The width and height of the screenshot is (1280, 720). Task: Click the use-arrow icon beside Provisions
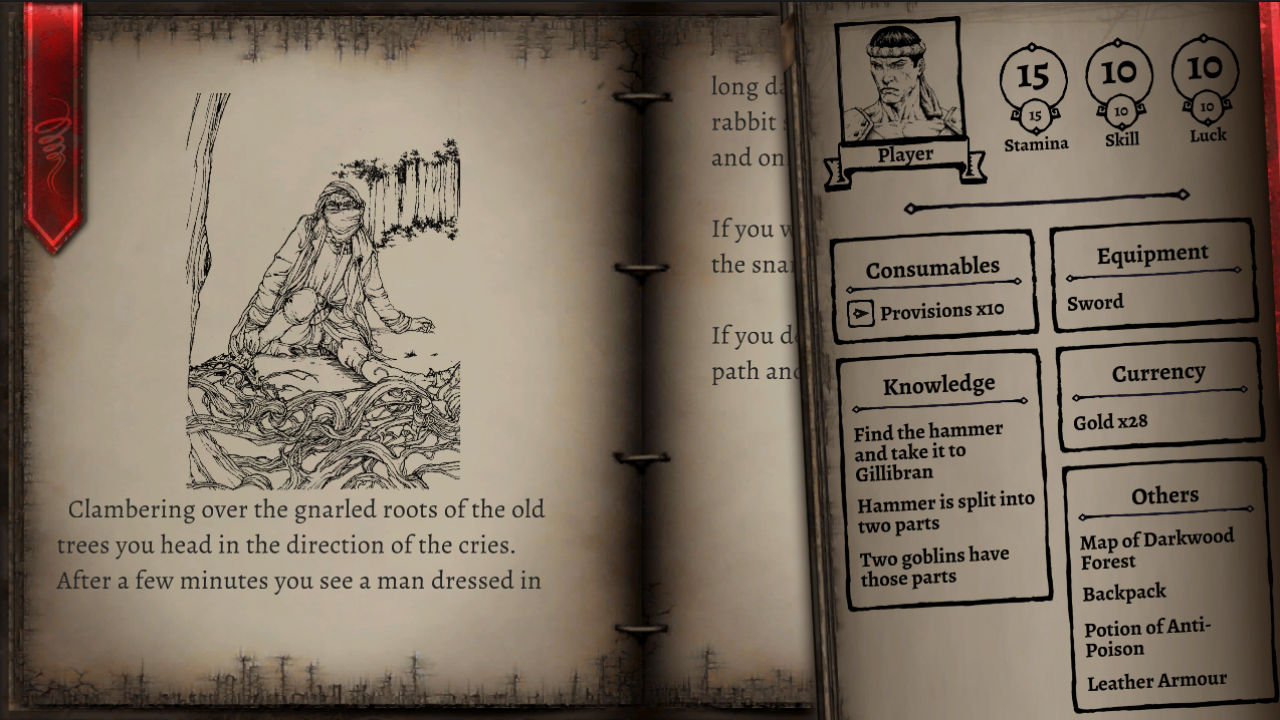click(863, 311)
